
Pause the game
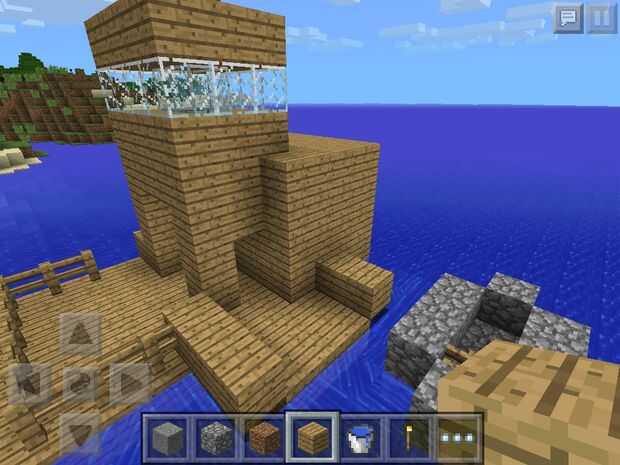pos(600,18)
